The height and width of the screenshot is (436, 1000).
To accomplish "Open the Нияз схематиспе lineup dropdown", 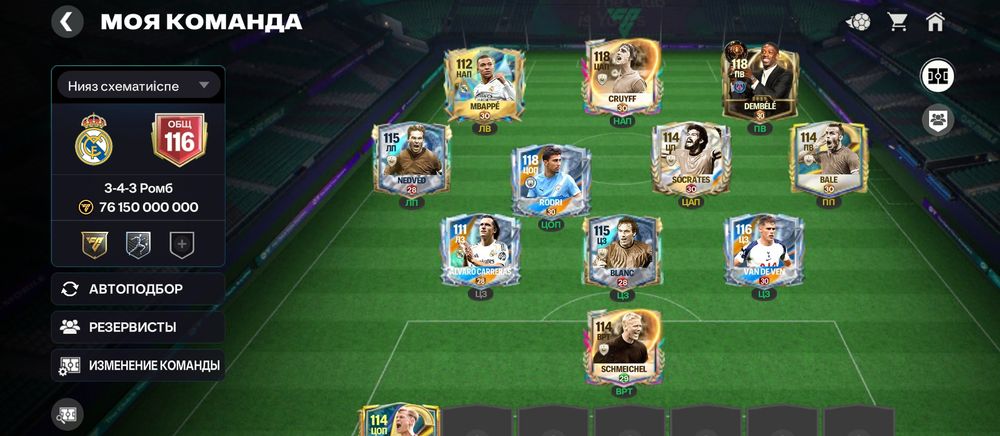I will 138,85.
